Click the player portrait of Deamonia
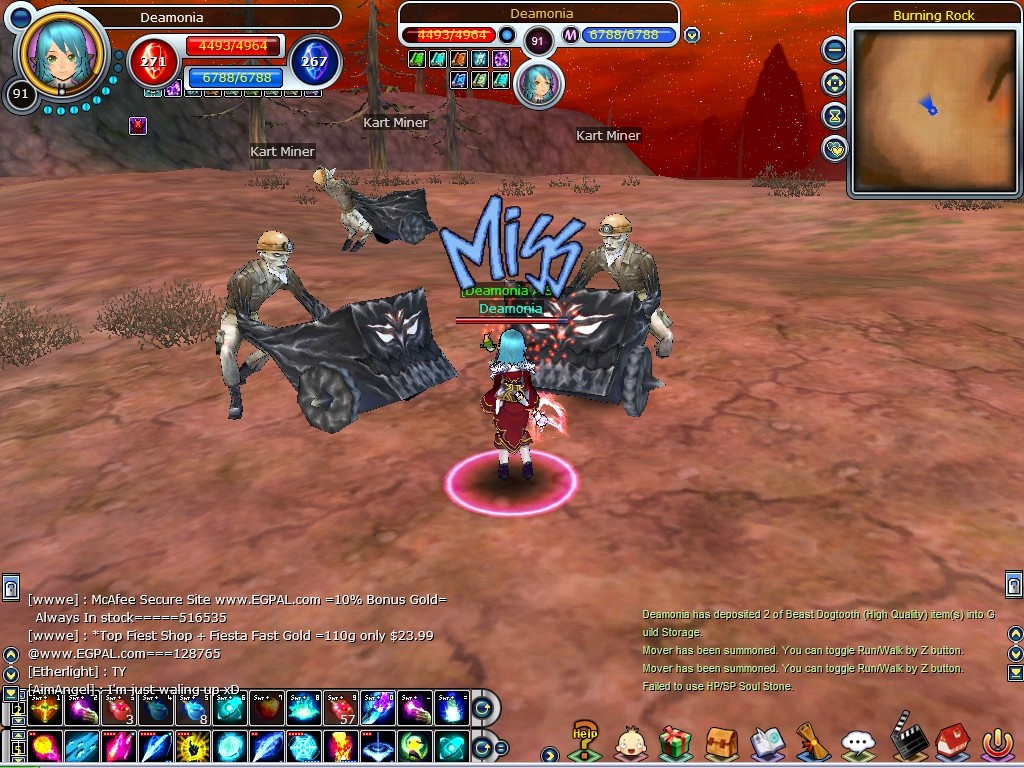Viewport: 1024px width, 768px height. coord(62,52)
